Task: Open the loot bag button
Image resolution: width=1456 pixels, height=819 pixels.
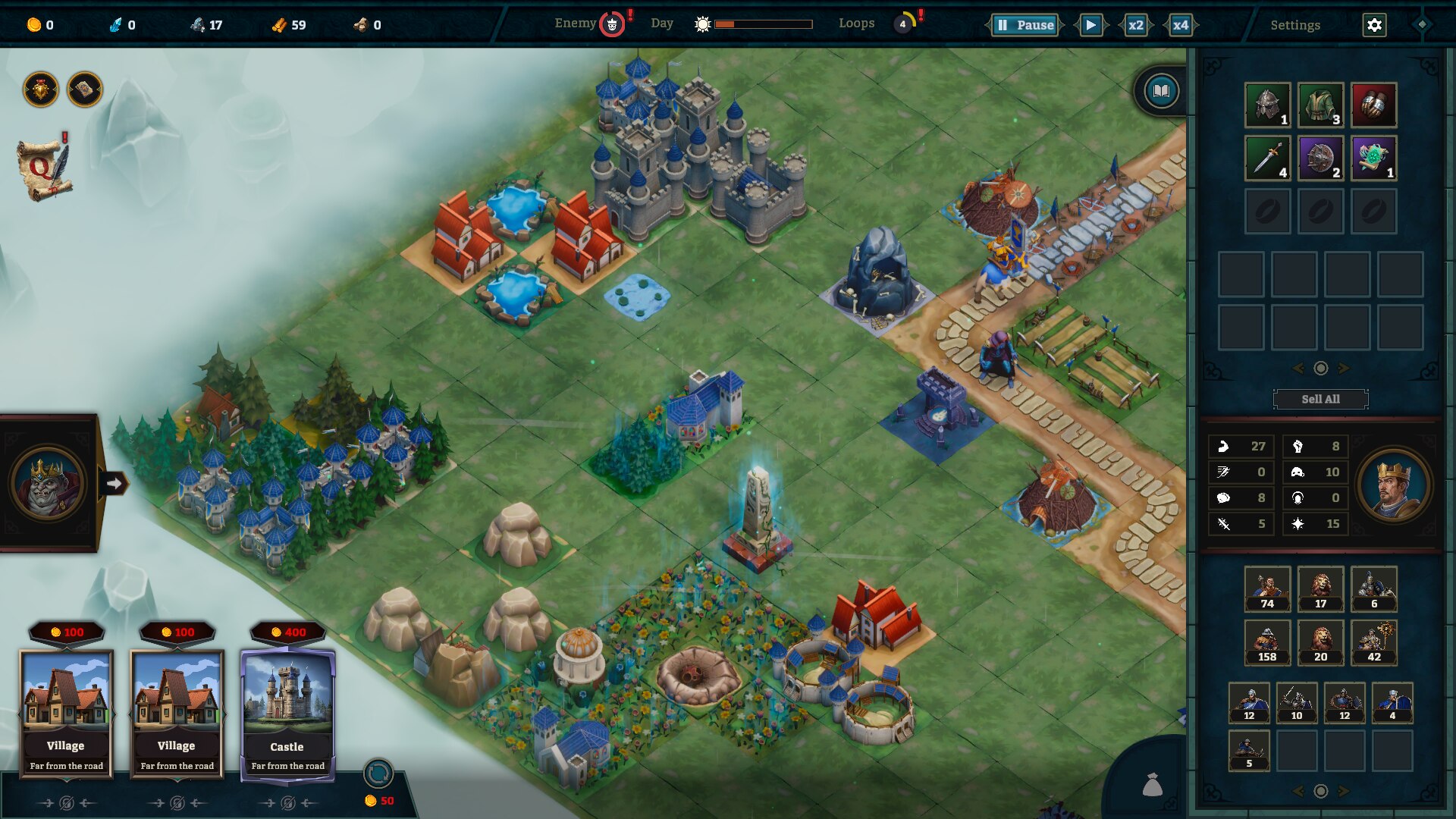Action: tap(1152, 785)
